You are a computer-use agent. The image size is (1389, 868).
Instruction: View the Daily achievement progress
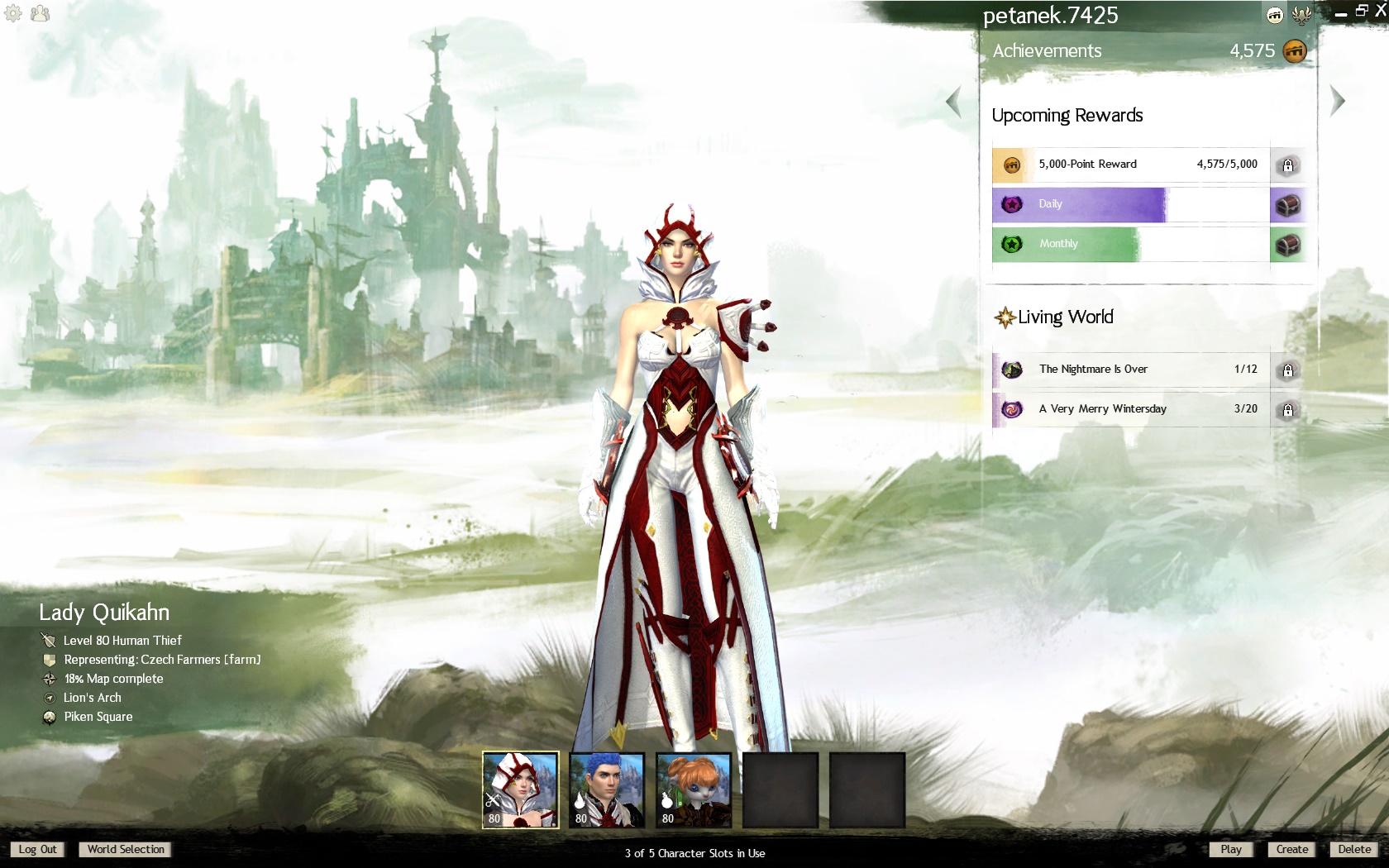[1130, 204]
